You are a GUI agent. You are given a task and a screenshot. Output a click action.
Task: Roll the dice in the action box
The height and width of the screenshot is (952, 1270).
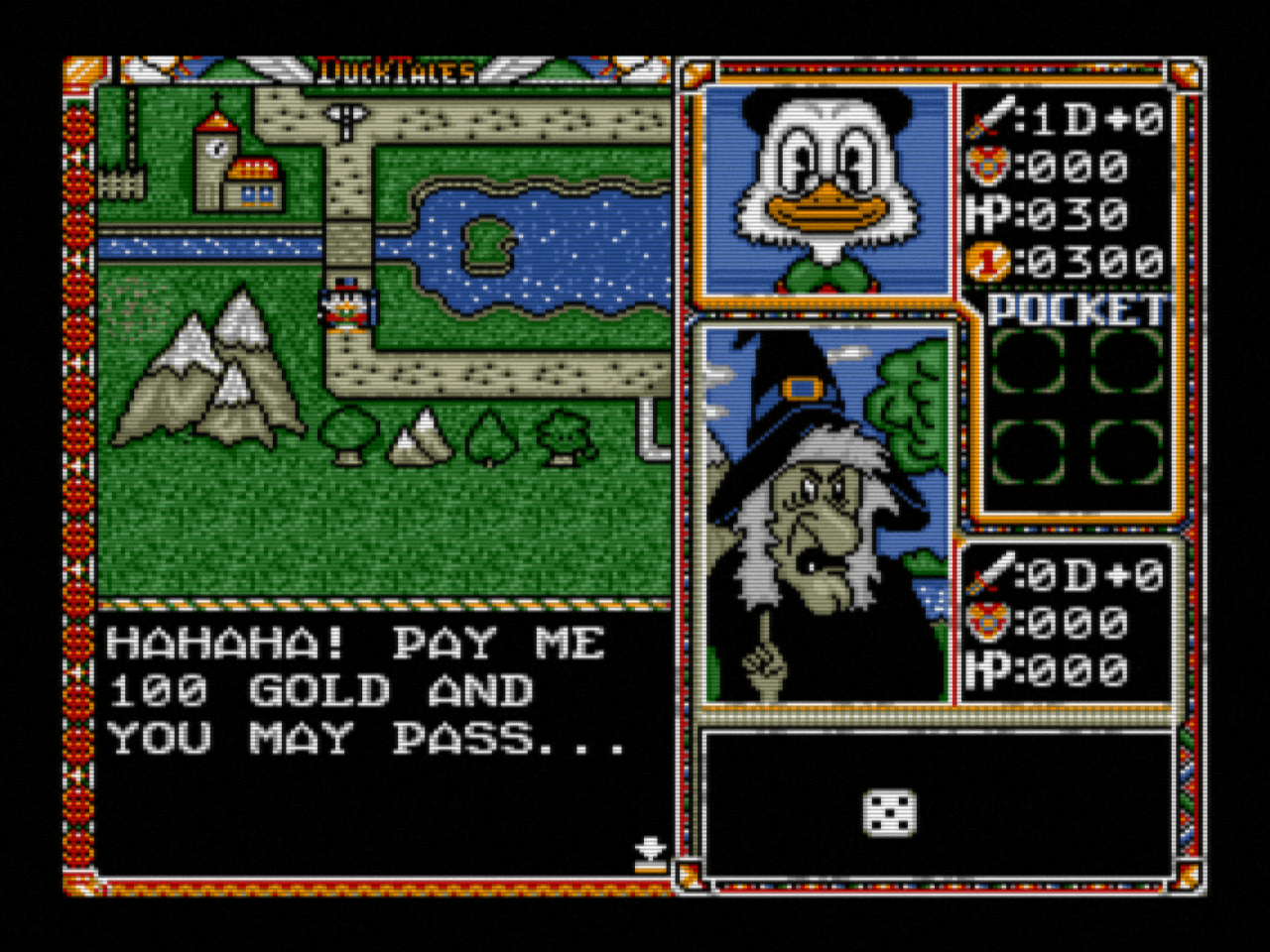click(x=891, y=813)
